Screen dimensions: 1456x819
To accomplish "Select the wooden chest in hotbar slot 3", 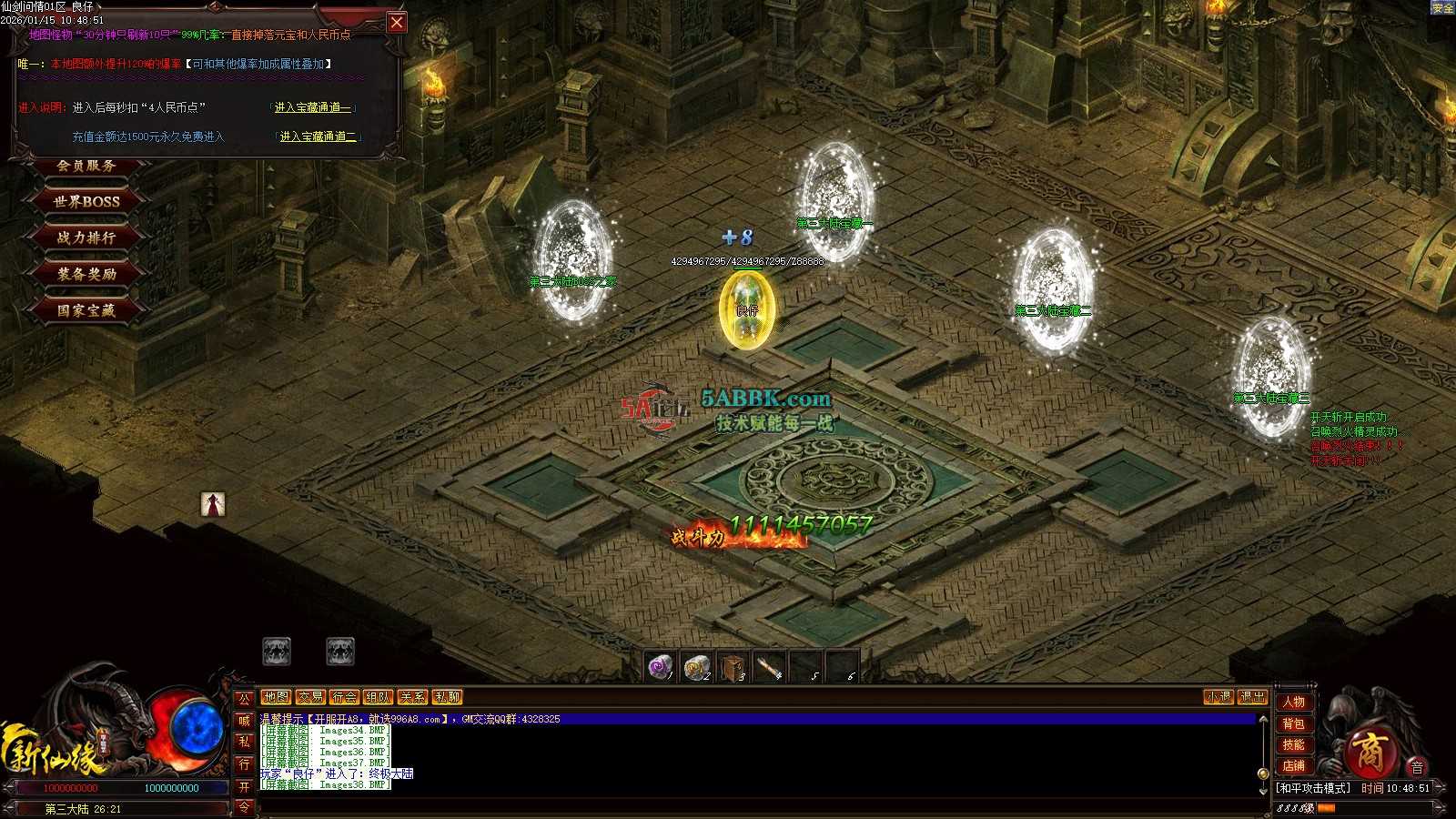I will pyautogui.click(x=732, y=668).
